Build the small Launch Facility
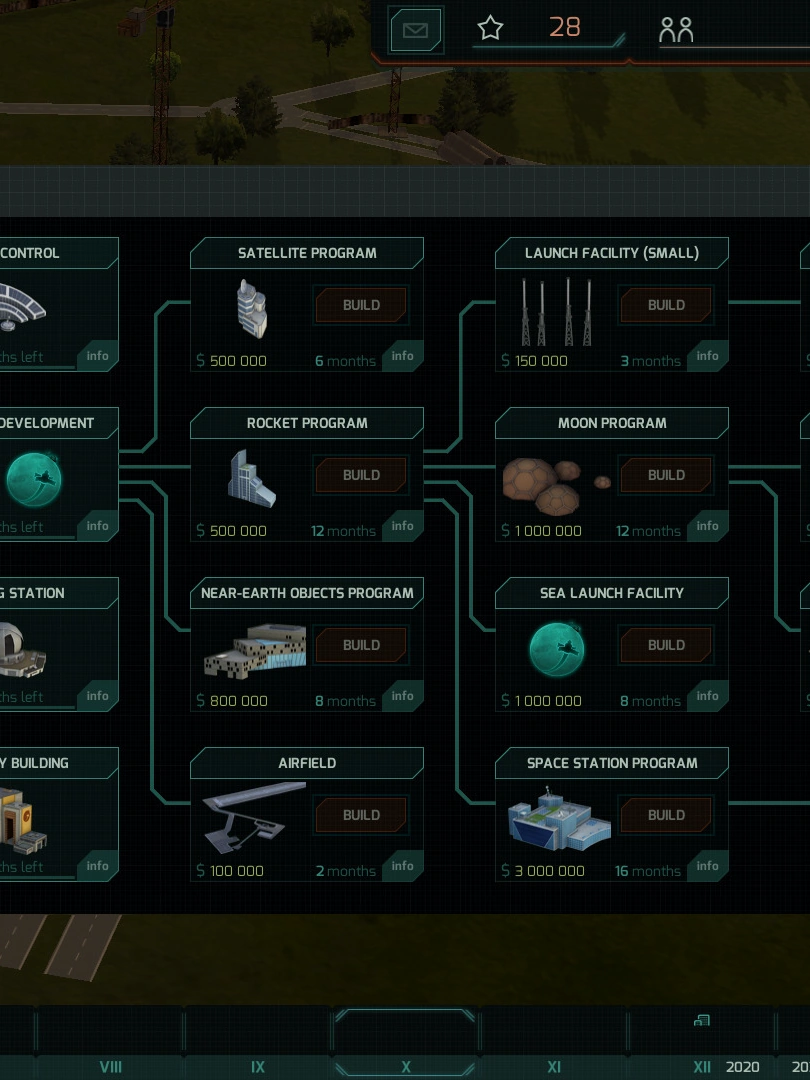810x1080 pixels. point(666,305)
